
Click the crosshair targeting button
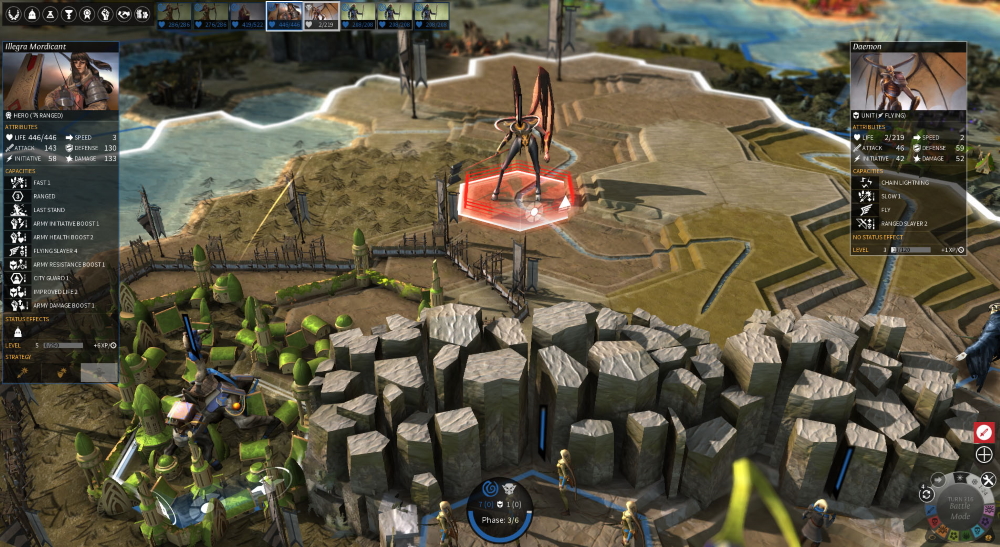pyautogui.click(x=984, y=456)
